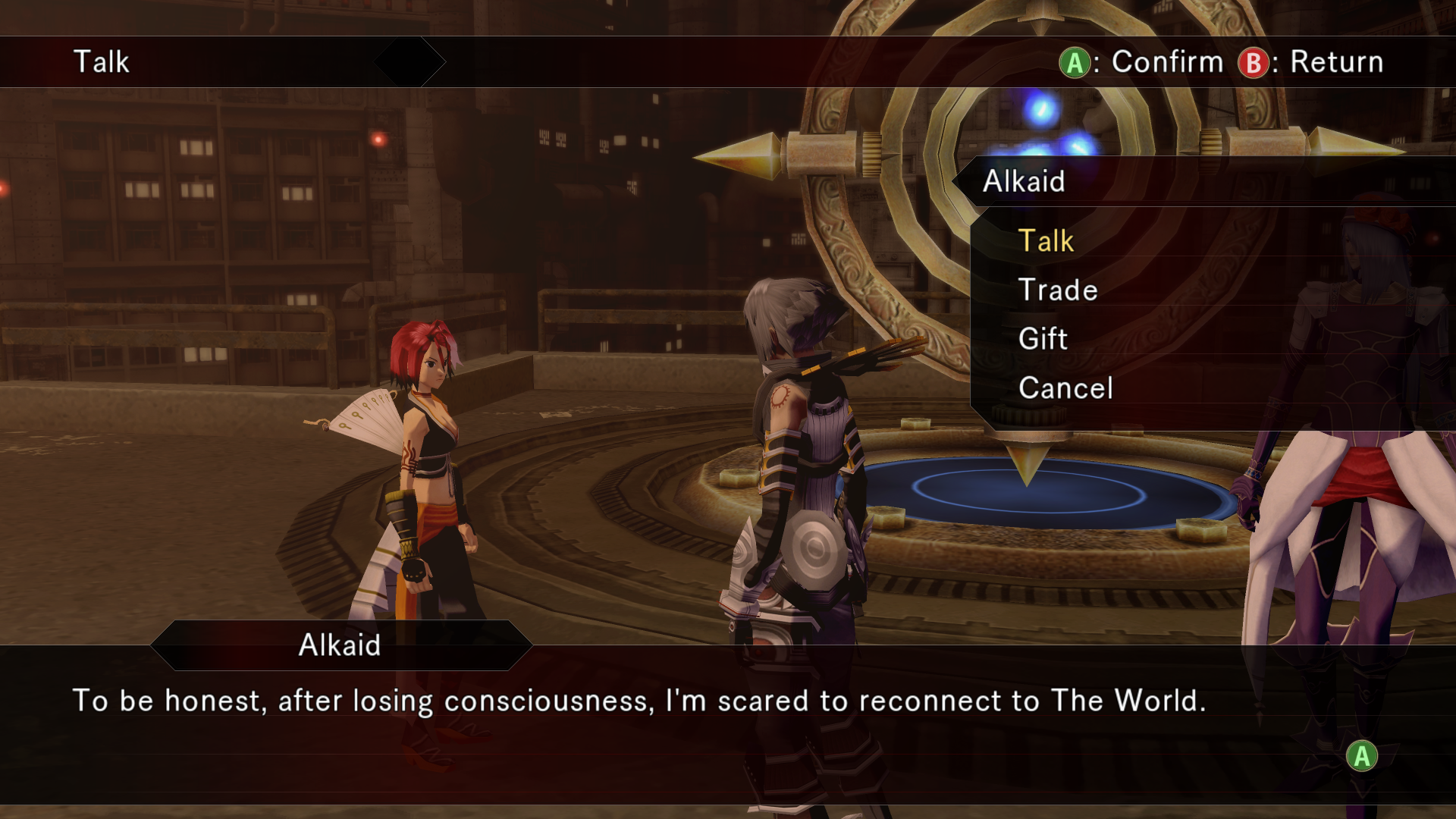Choose the Trade option
This screenshot has height=819, width=1456.
point(1058,290)
